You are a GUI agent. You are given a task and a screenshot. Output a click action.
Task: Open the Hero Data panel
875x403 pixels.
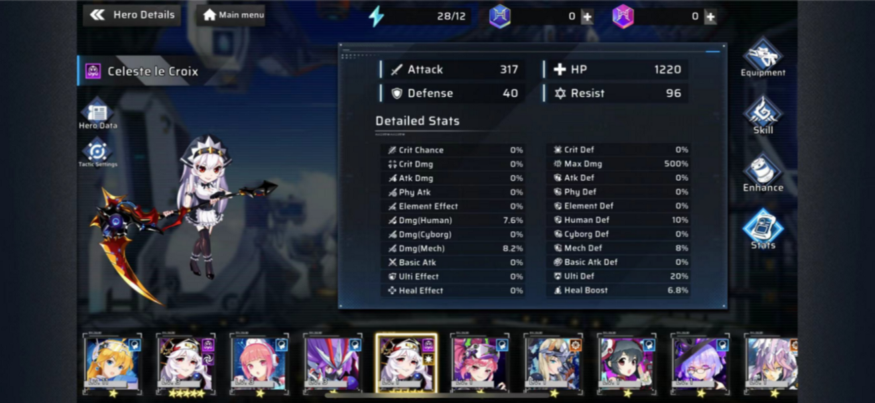click(97, 114)
